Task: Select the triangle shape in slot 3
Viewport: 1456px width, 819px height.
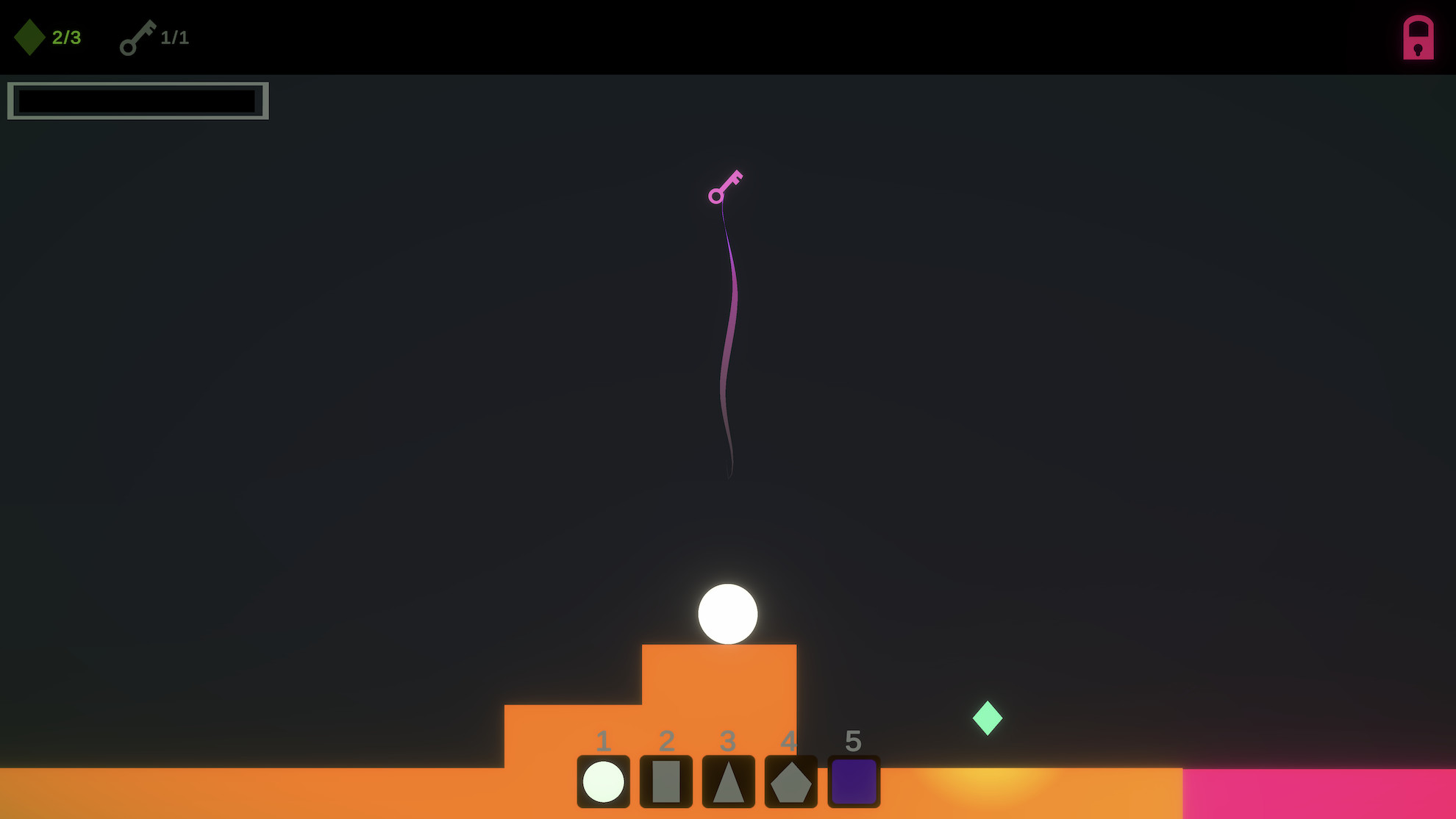Action: (727, 782)
